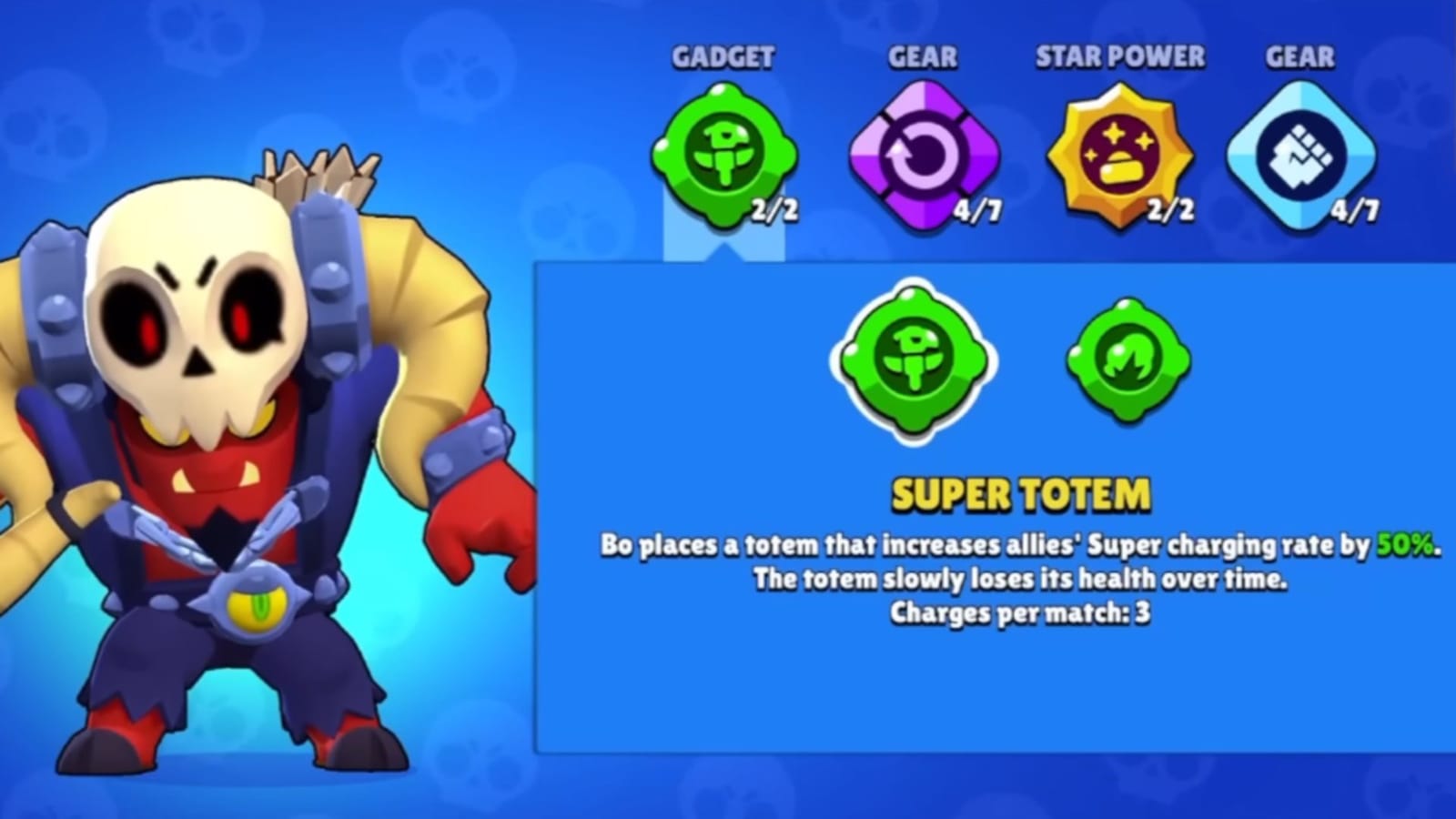
Task: Open the blue Gear icon showing 4/7
Action: point(1303,155)
